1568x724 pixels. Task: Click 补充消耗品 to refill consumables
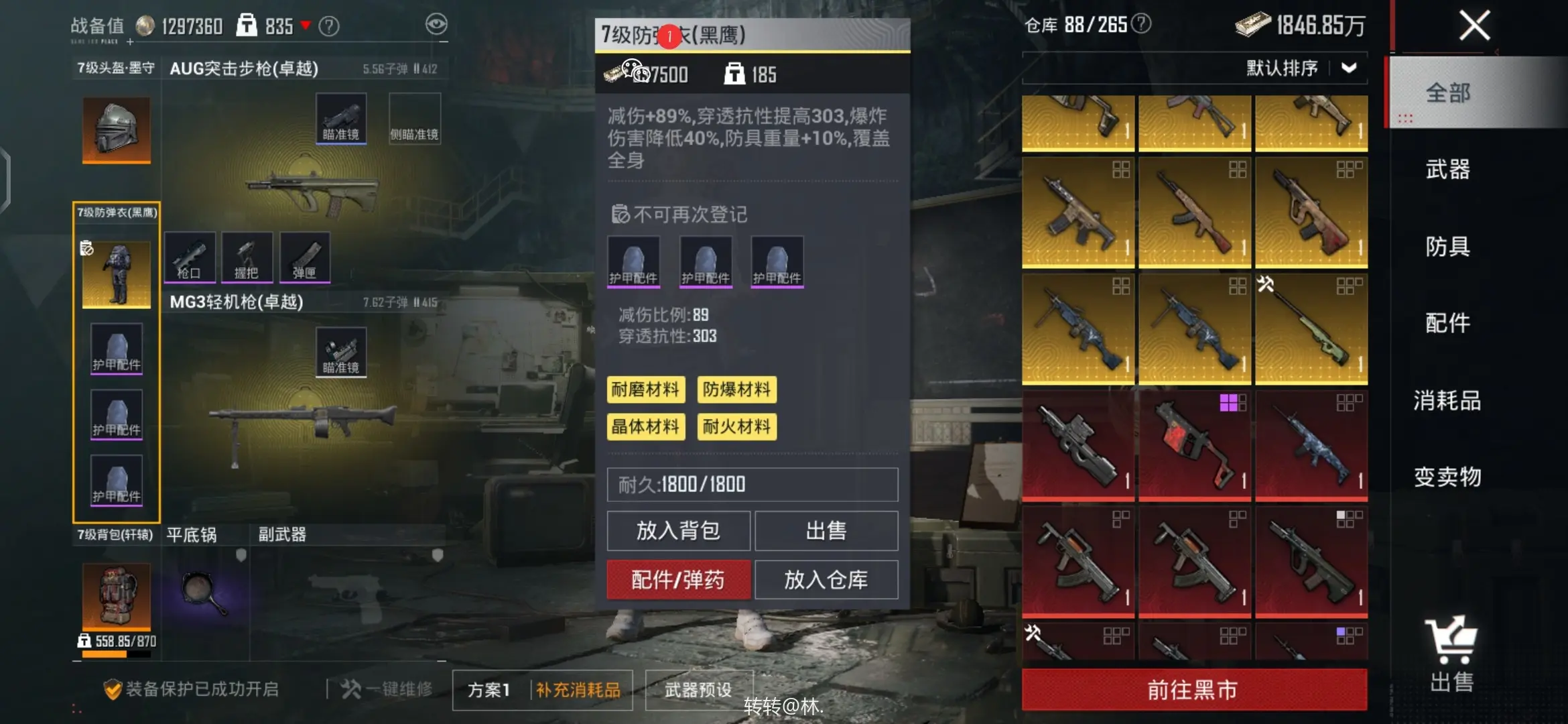[578, 690]
